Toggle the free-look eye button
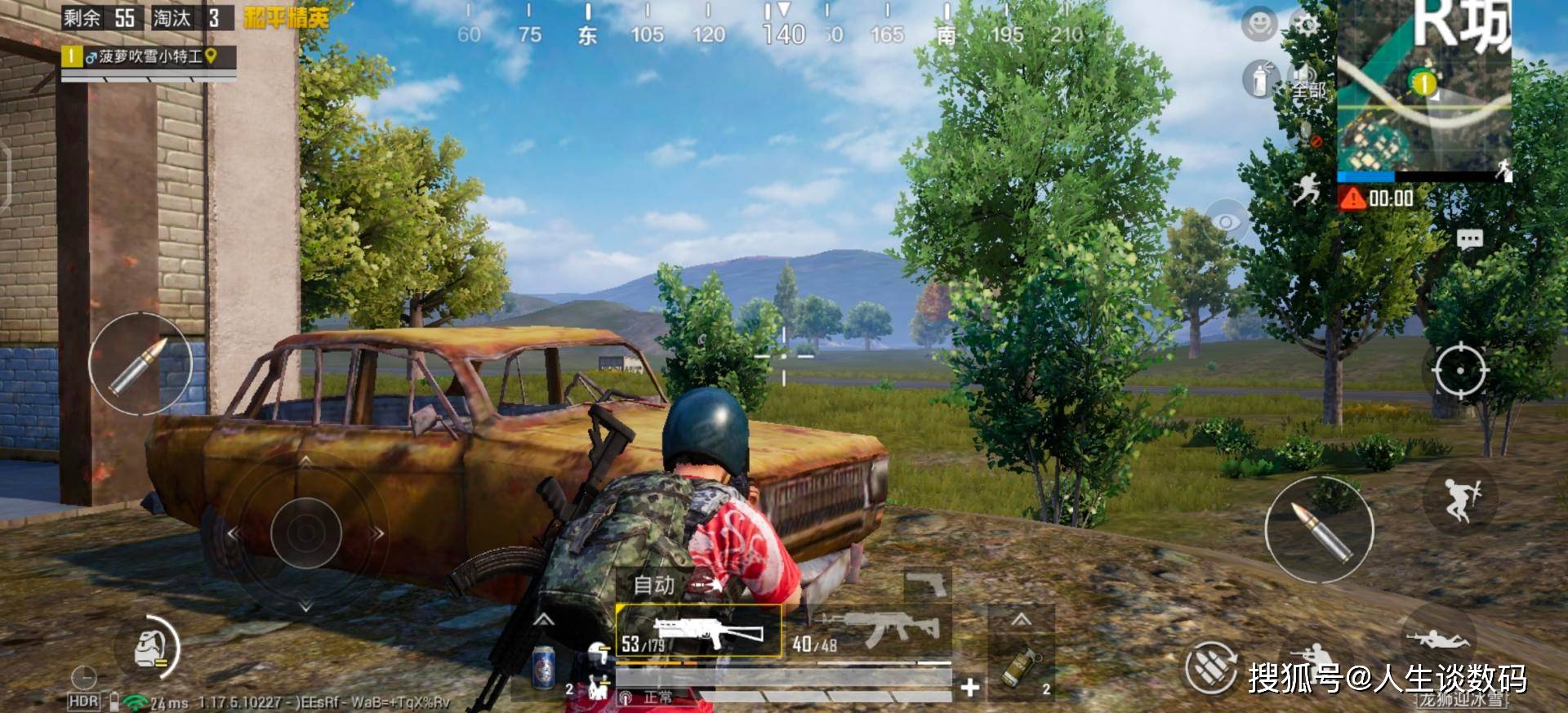Viewport: 1568px width, 713px height. [1225, 221]
